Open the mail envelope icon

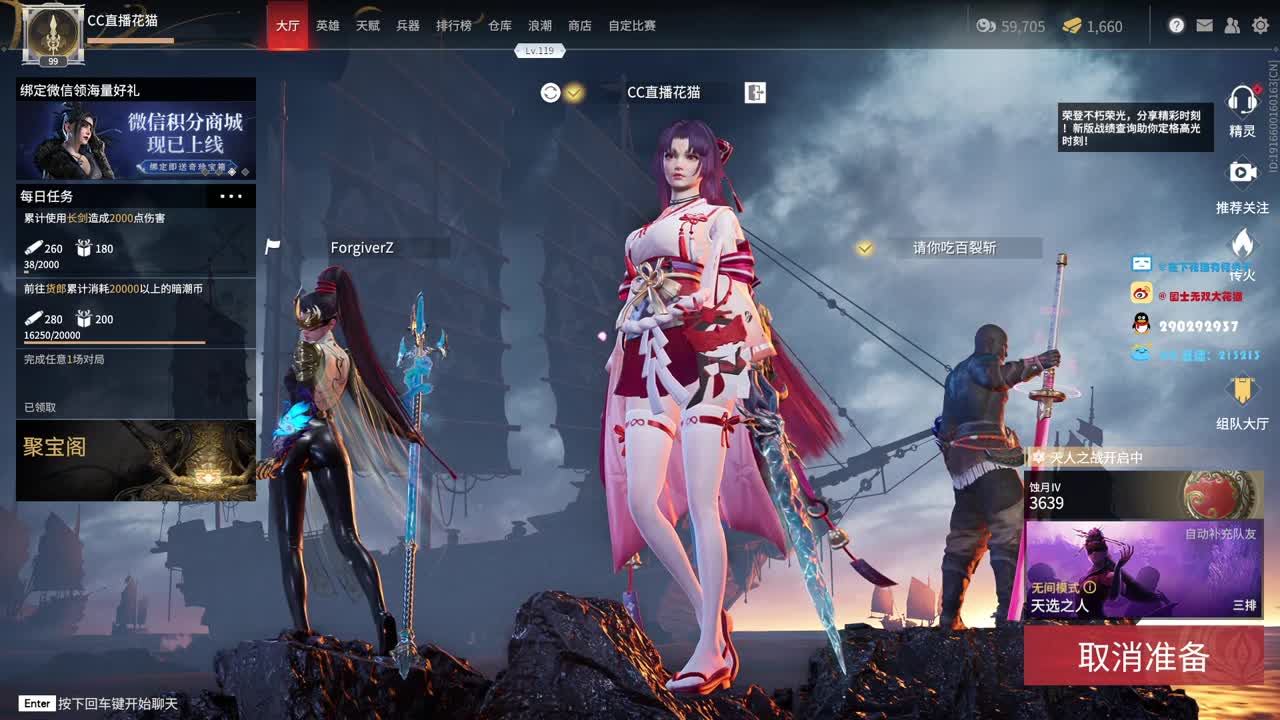point(1204,24)
